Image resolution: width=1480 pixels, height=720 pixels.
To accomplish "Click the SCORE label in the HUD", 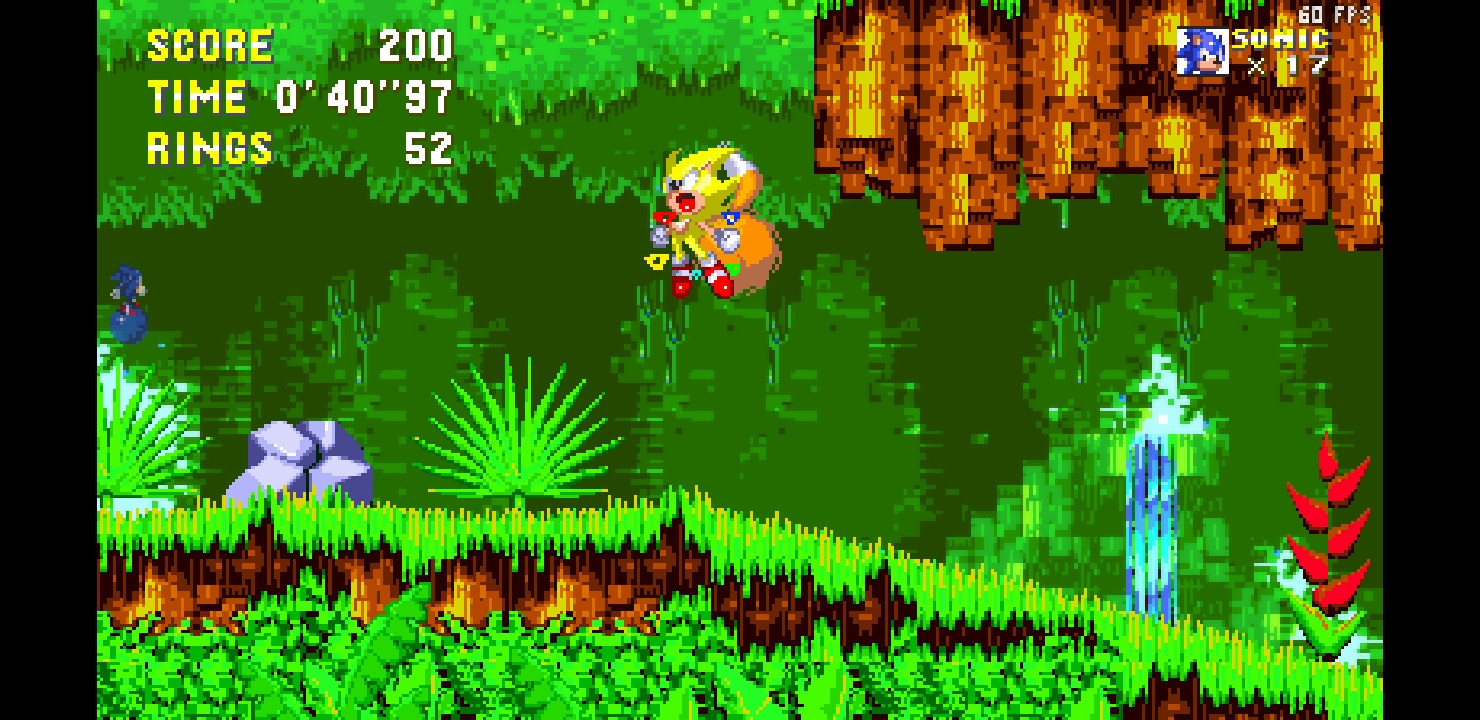I will tap(210, 45).
